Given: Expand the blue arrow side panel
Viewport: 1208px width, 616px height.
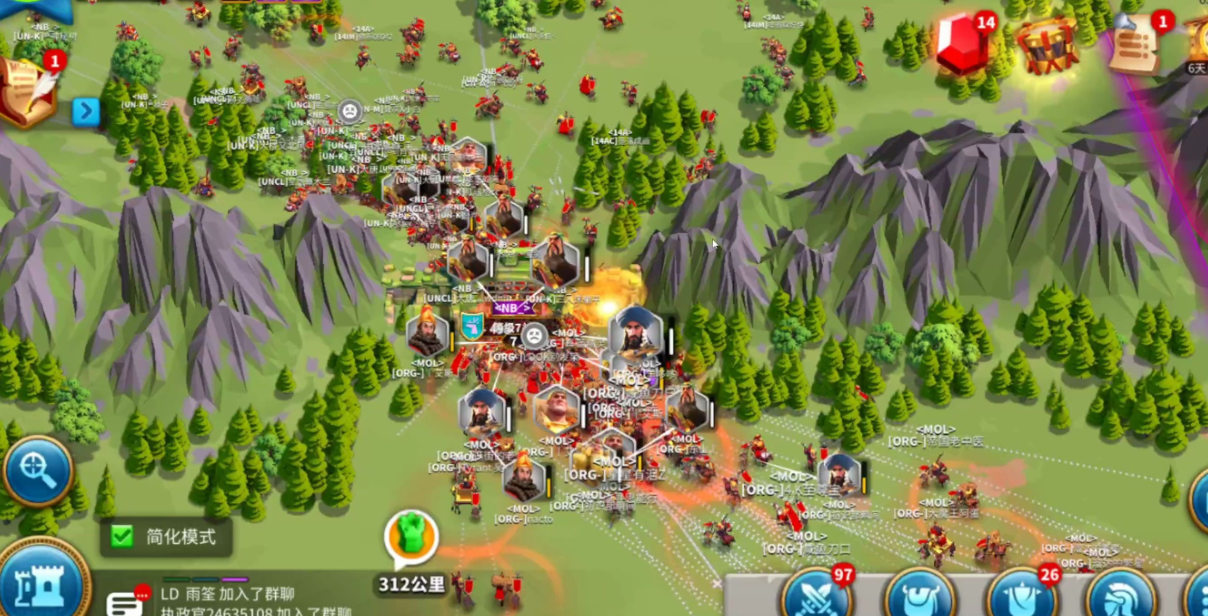Looking at the screenshot, I should point(86,111).
